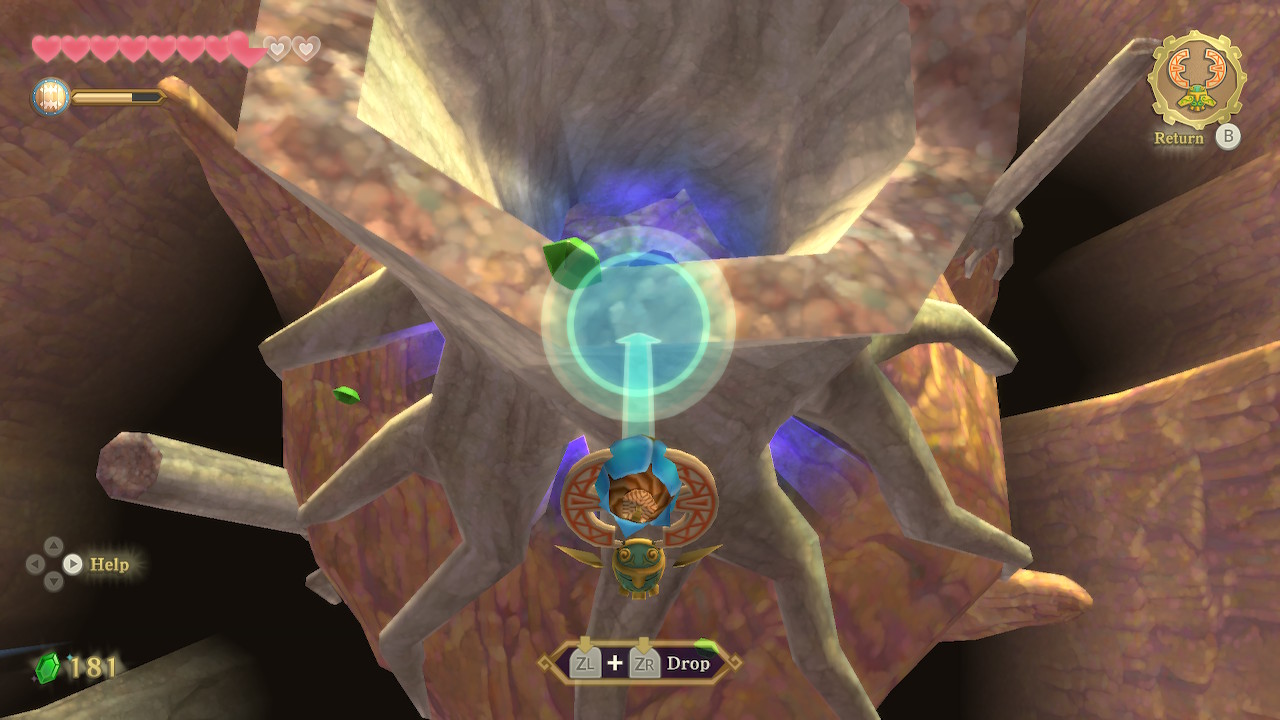The width and height of the screenshot is (1280, 720).
Task: Click the Drop action label
Action: click(x=687, y=664)
